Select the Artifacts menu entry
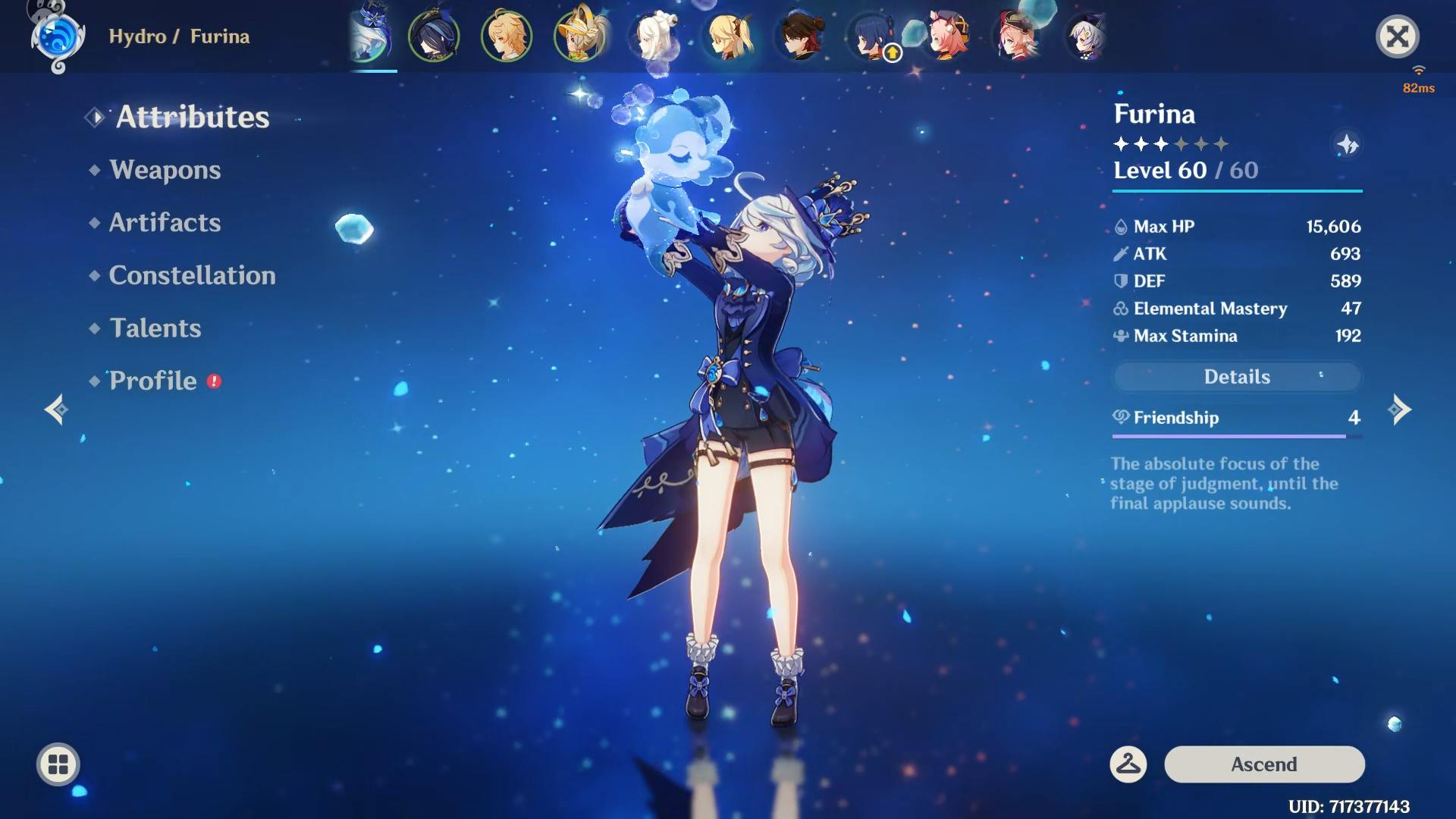 coord(165,223)
